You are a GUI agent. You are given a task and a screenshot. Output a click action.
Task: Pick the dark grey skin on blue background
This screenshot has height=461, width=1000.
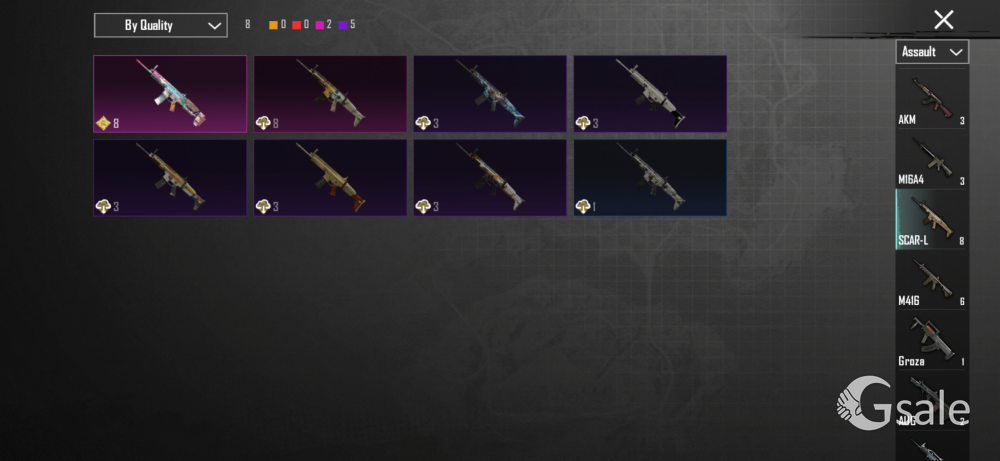(x=650, y=177)
